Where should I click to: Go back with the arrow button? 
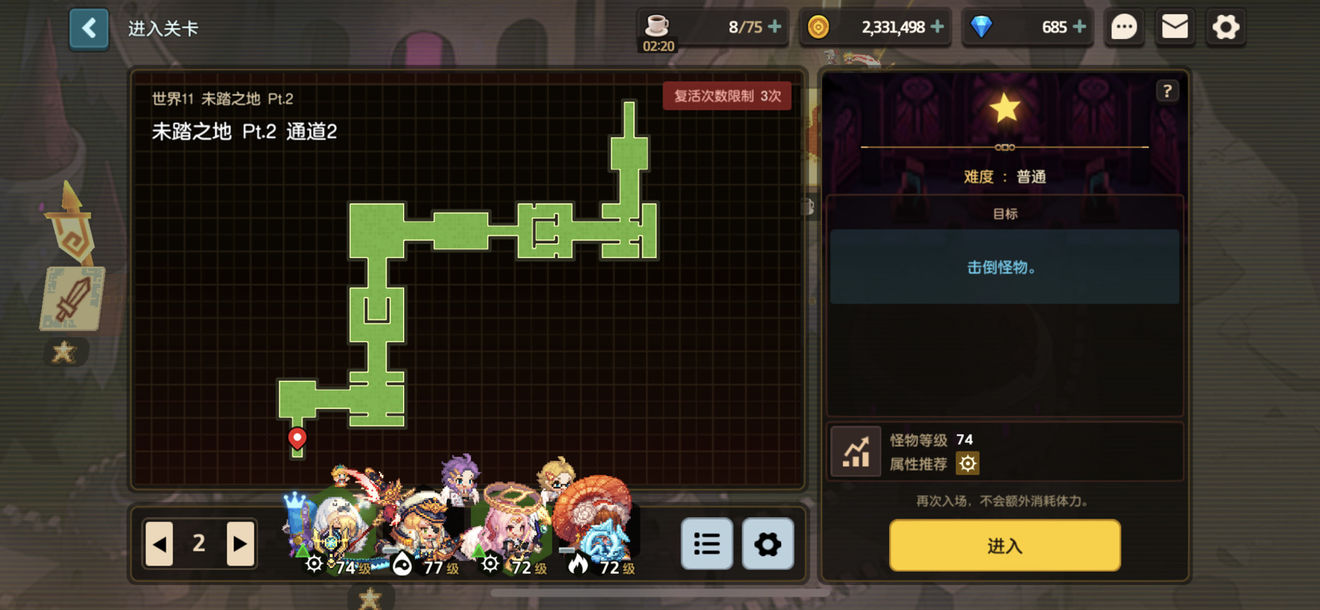tap(89, 28)
